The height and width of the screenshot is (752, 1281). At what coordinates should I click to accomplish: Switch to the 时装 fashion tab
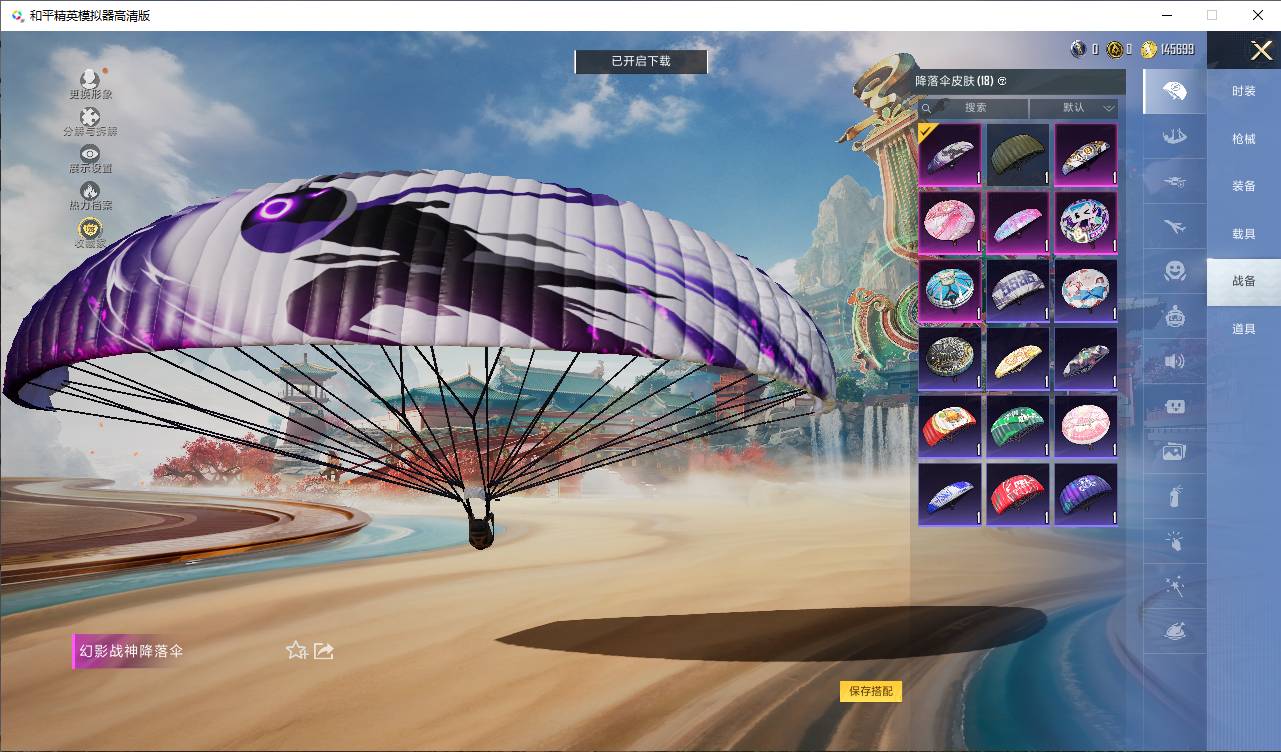(x=1243, y=91)
